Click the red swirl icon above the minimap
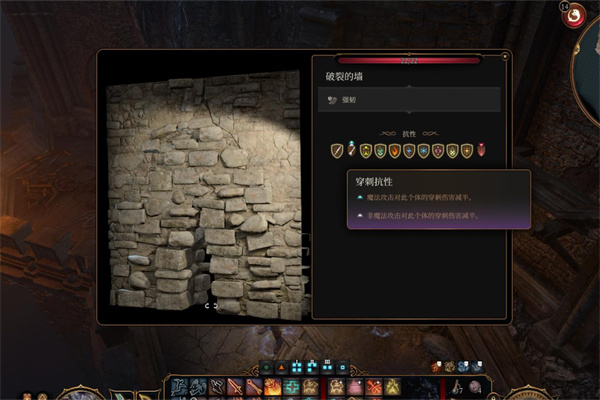 pos(576,16)
